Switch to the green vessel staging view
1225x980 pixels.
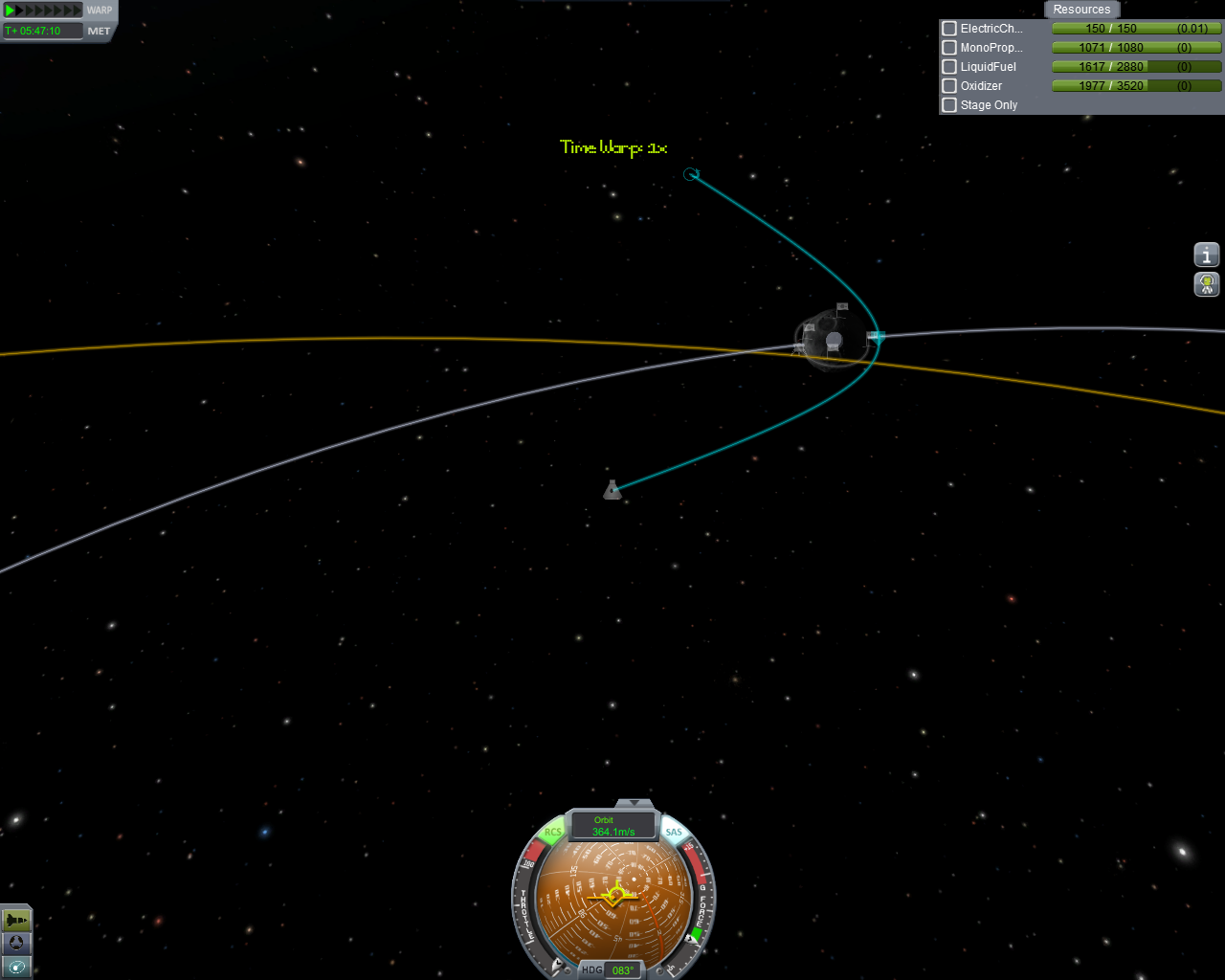pyautogui.click(x=16, y=920)
